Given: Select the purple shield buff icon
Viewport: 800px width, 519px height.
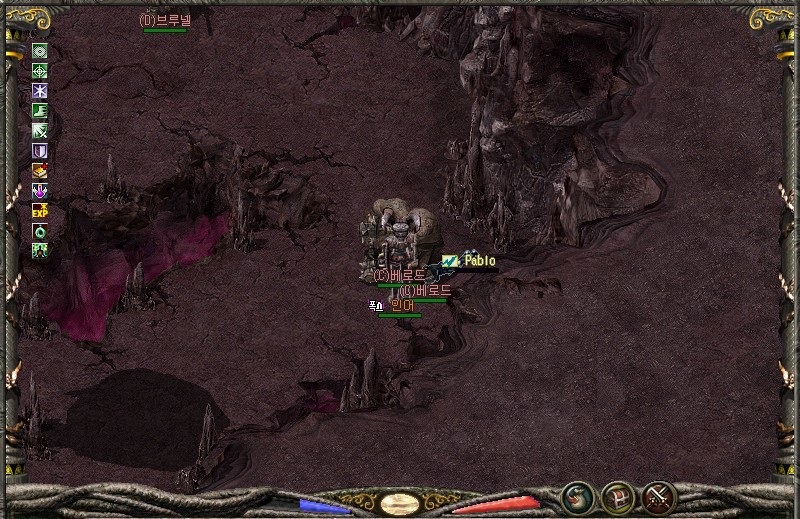Looking at the screenshot, I should click(40, 151).
